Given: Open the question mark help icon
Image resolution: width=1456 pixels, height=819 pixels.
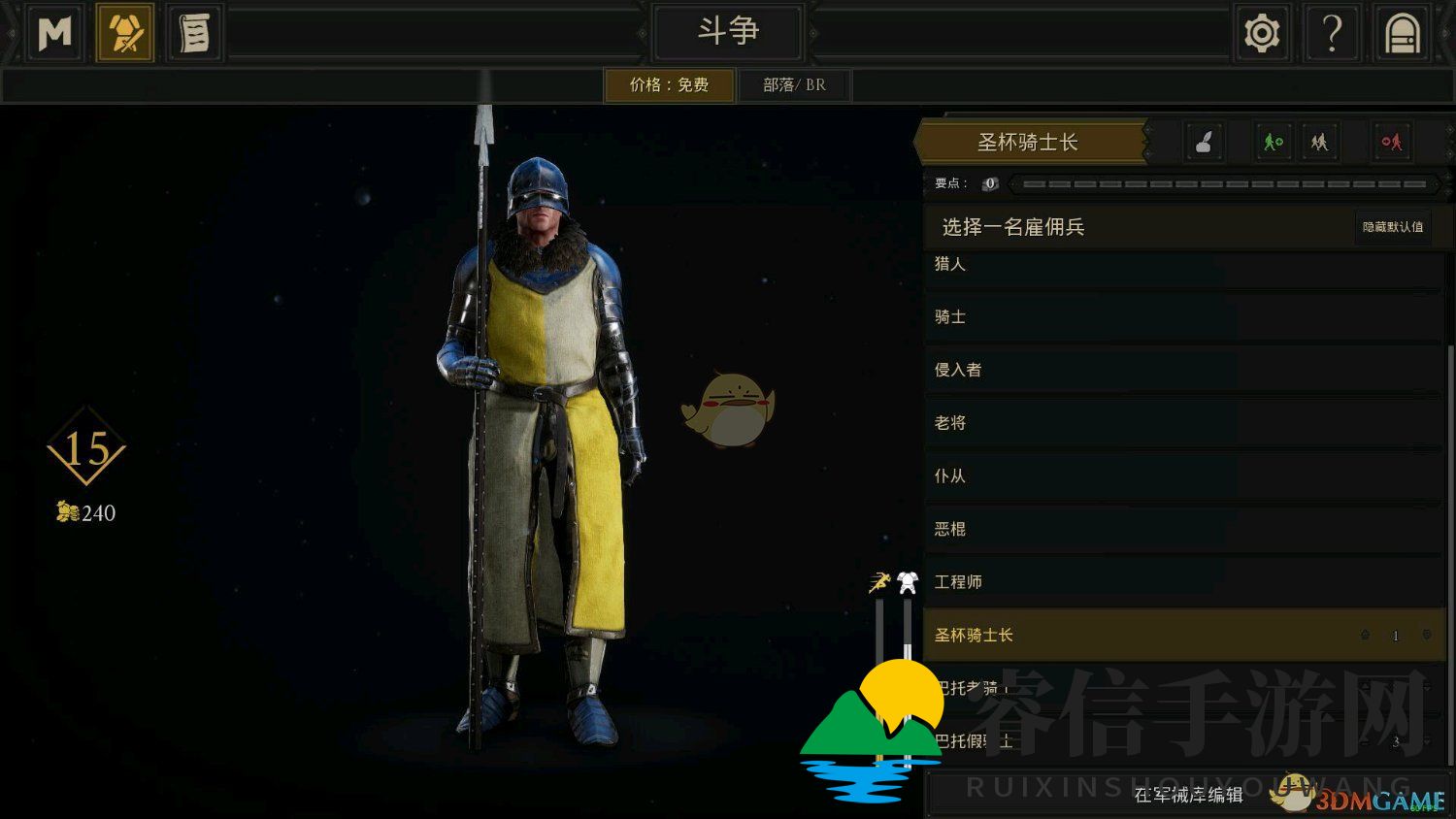Looking at the screenshot, I should [1331, 32].
